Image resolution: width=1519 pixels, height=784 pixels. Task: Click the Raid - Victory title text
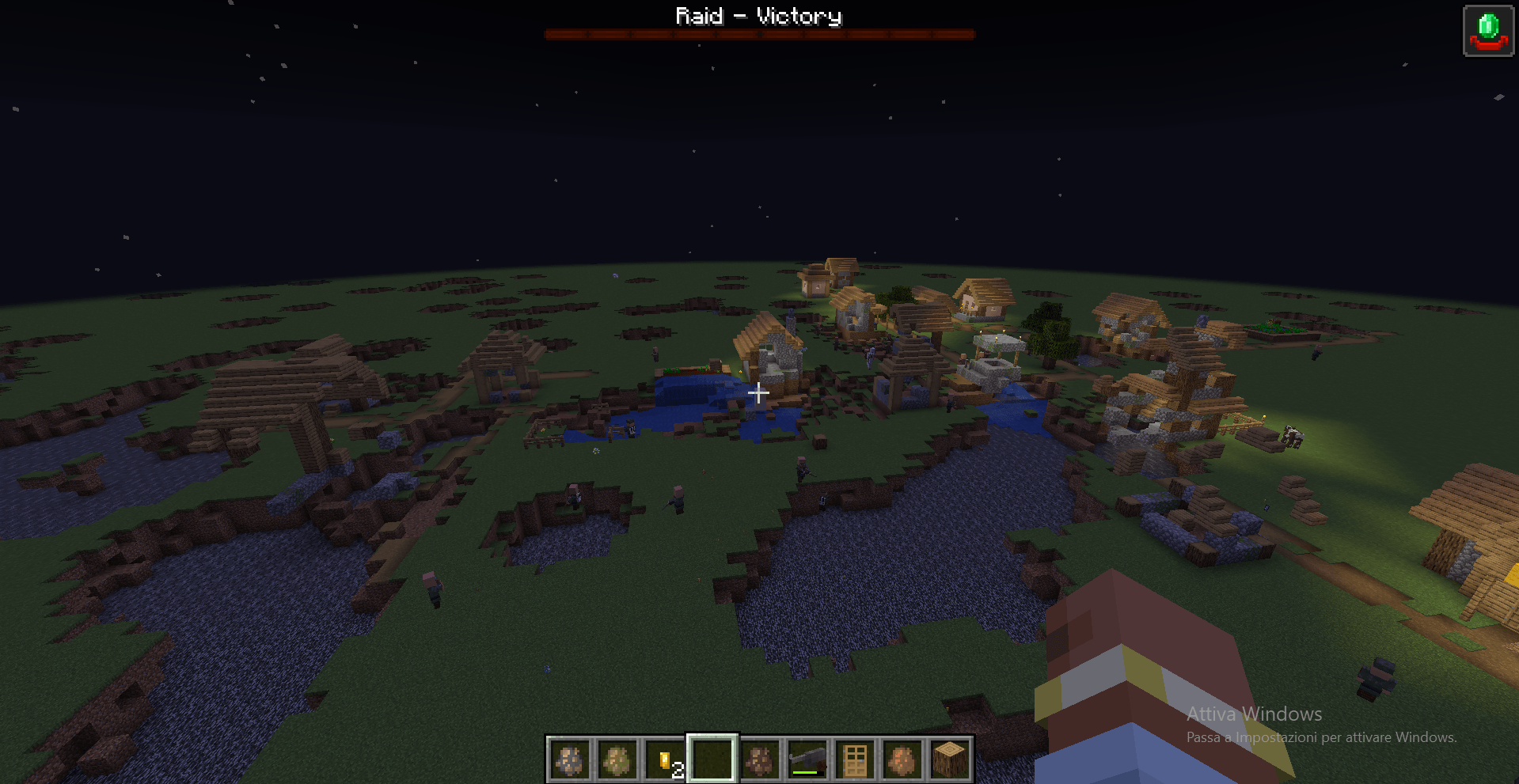[758, 15]
